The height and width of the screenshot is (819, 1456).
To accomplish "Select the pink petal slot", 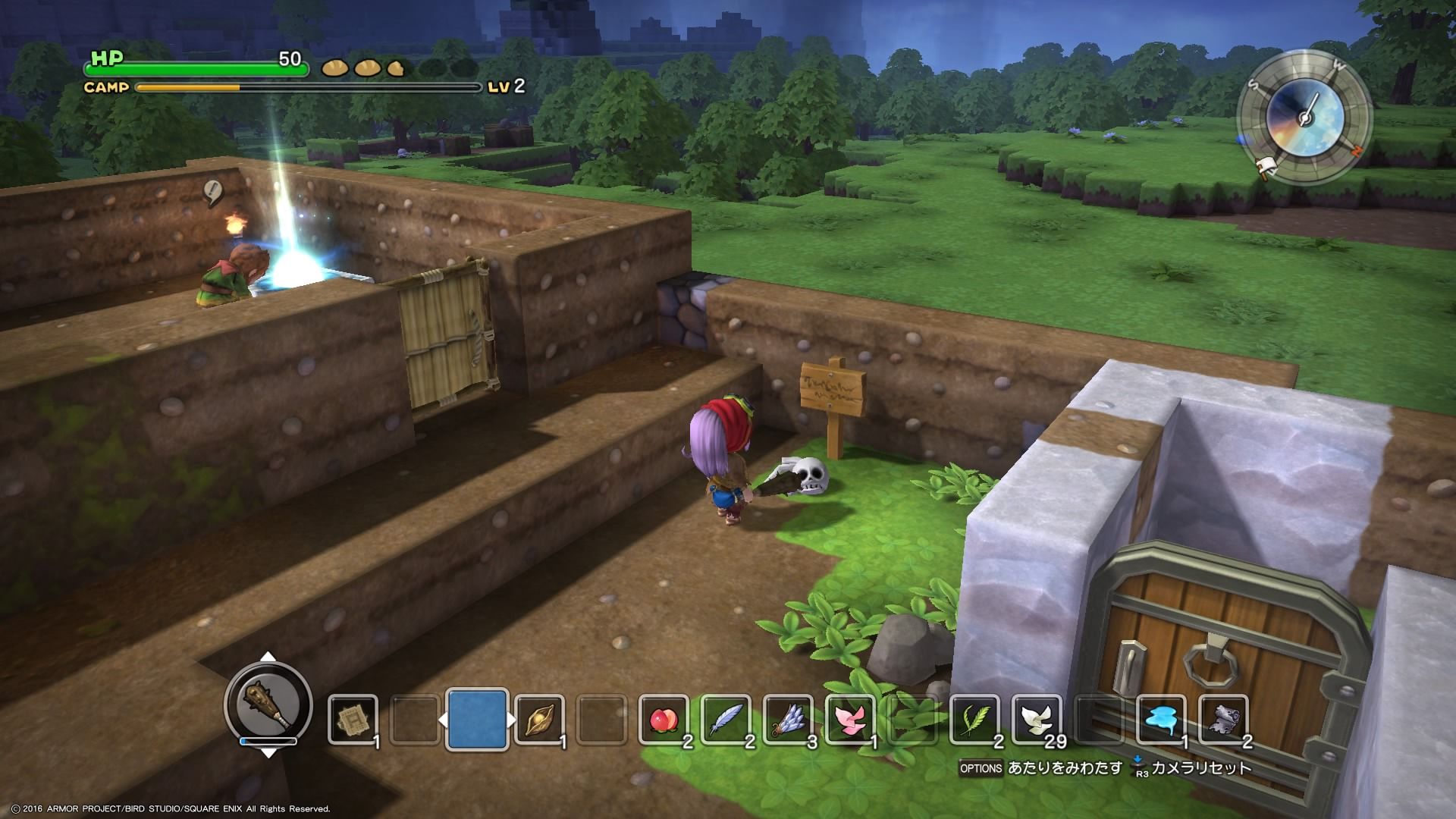I will click(850, 719).
